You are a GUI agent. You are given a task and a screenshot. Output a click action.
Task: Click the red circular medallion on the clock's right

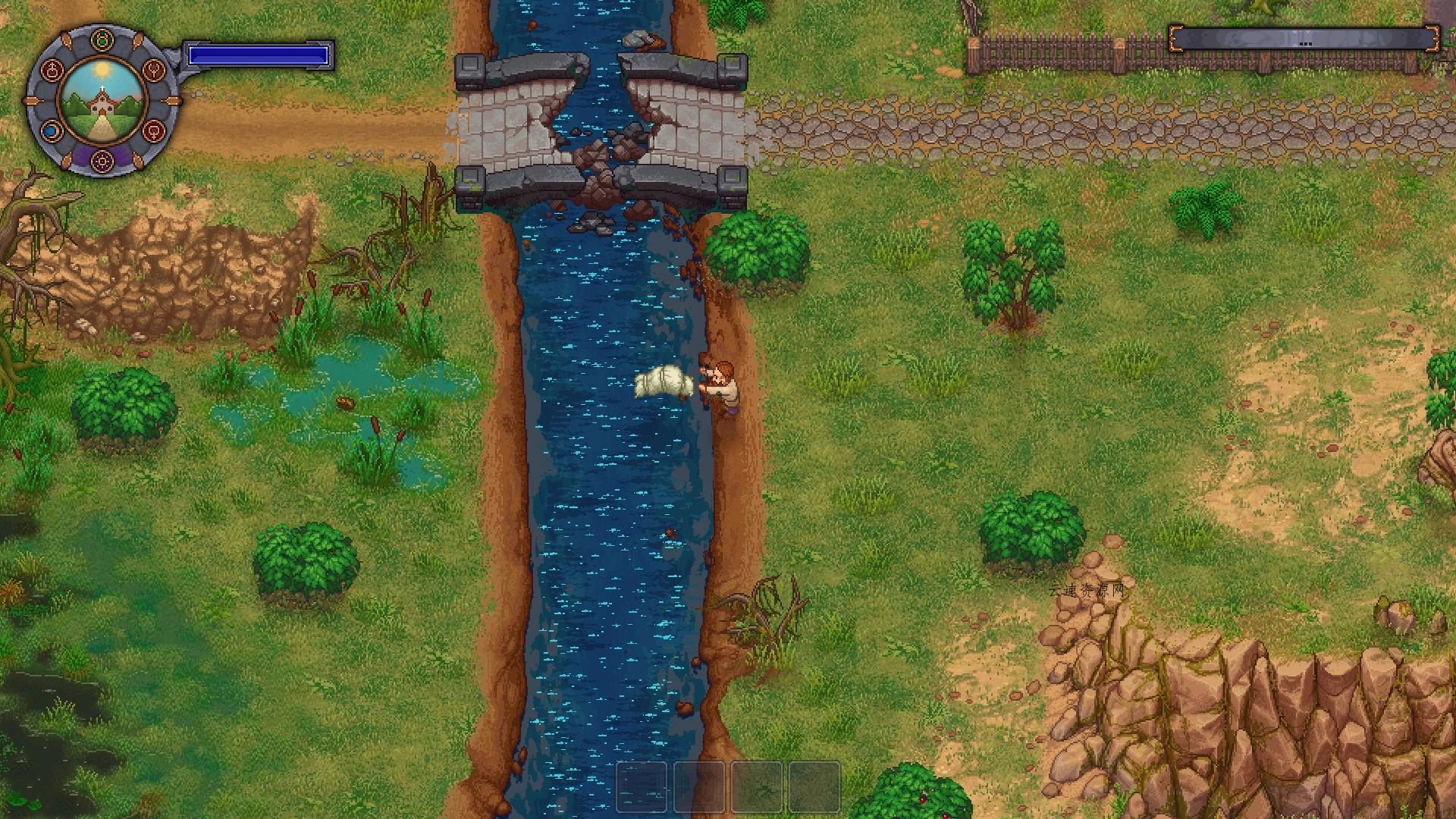pos(153,130)
